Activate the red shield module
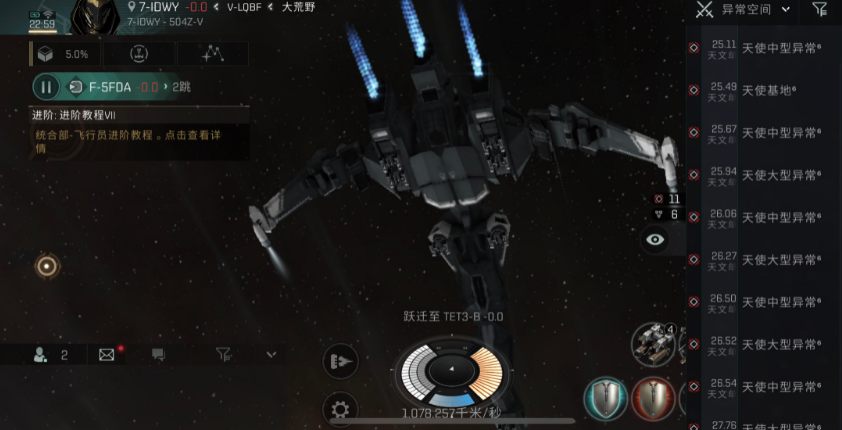 click(x=652, y=397)
